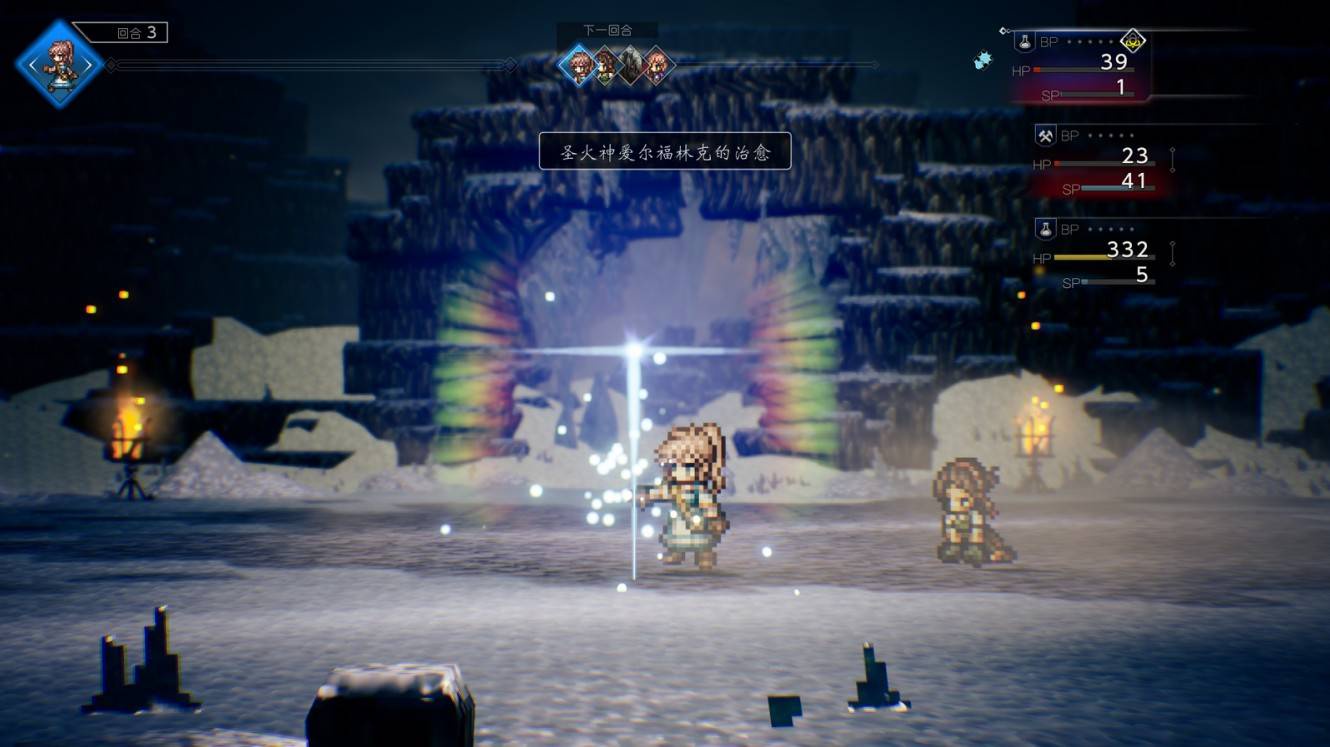Select the grey monster portrait in next-round order
The width and height of the screenshot is (1330, 747).
[630, 65]
